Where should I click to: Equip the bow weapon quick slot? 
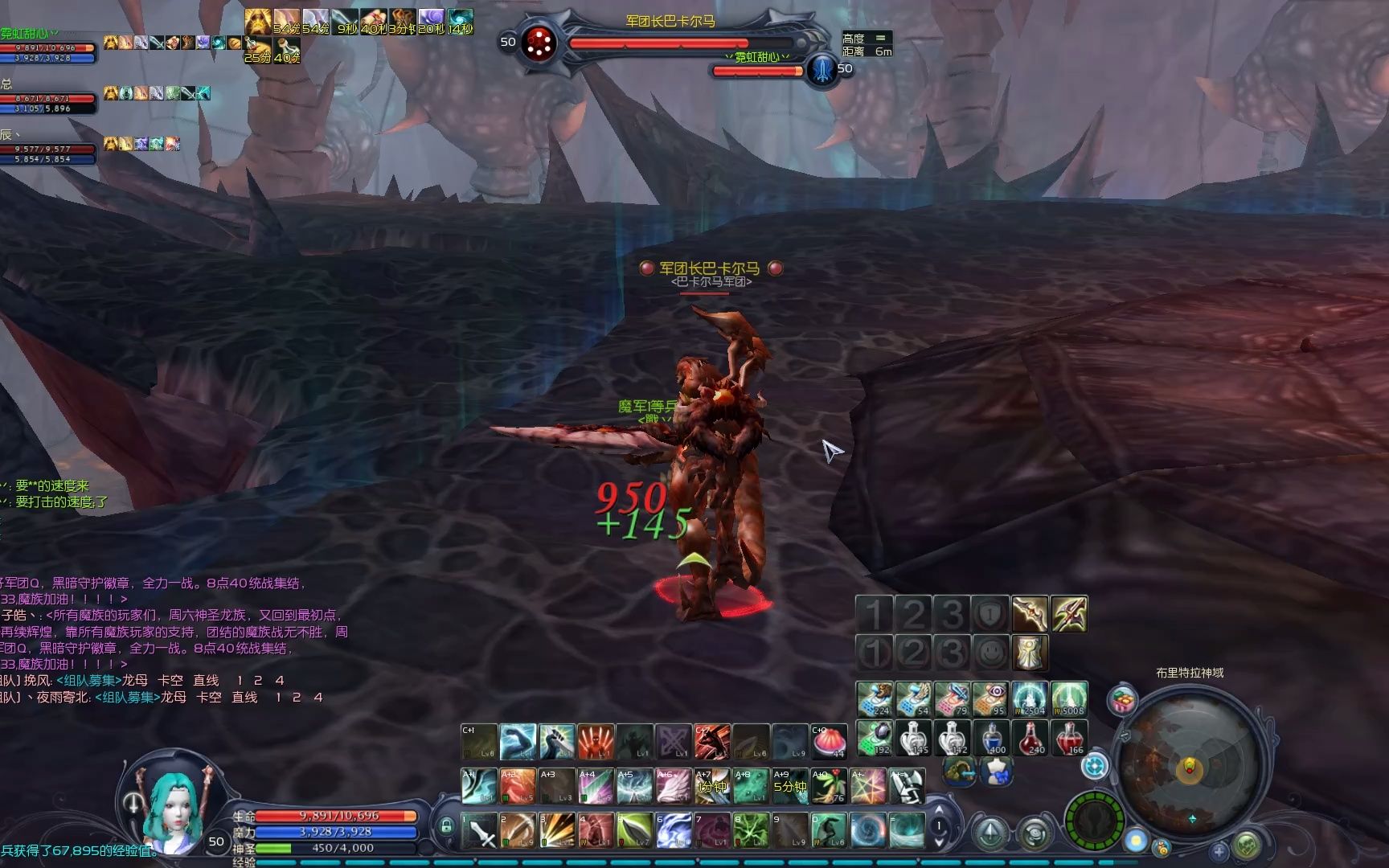(x=1030, y=614)
